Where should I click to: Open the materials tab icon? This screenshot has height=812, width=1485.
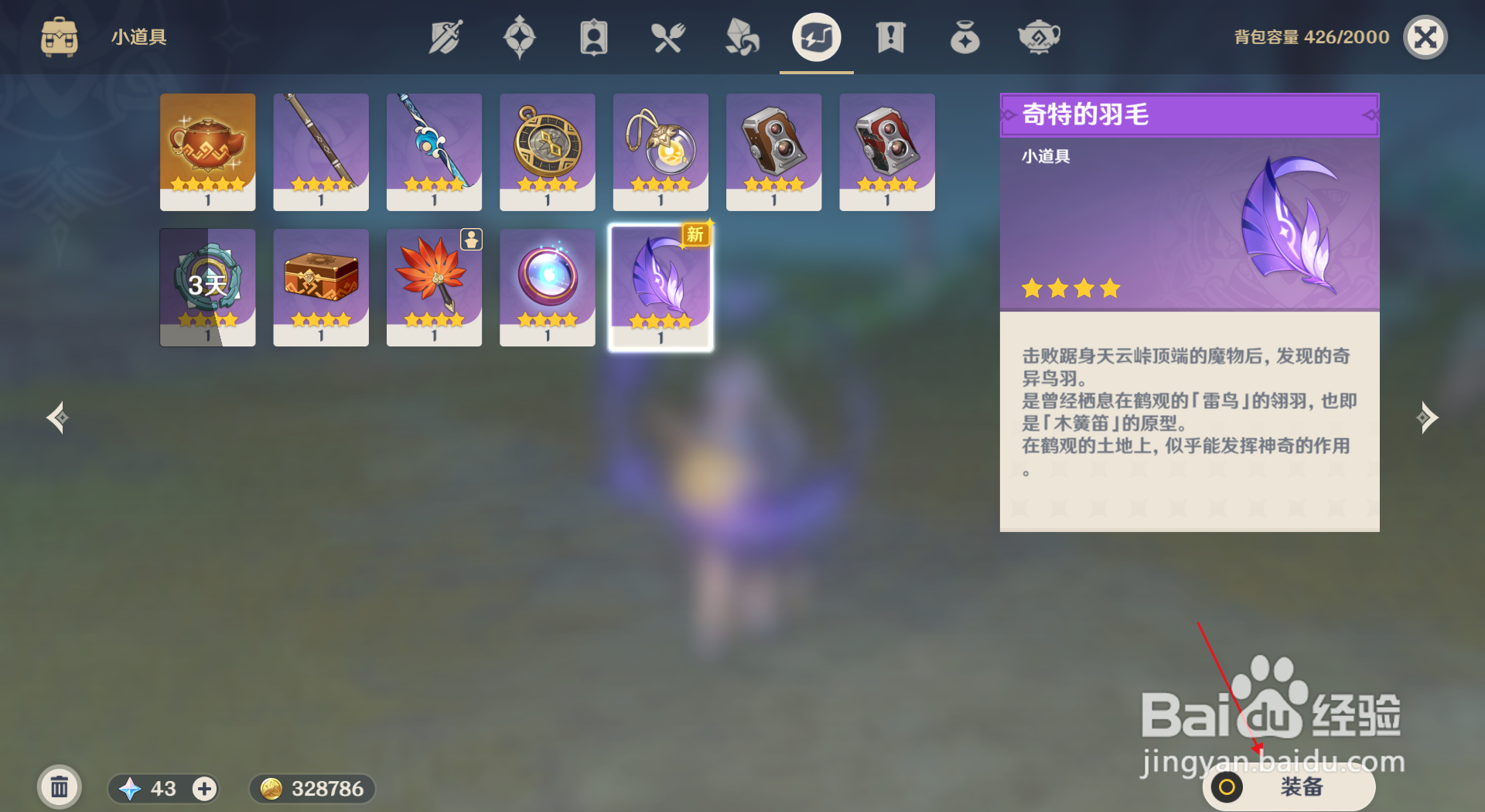coord(742,36)
